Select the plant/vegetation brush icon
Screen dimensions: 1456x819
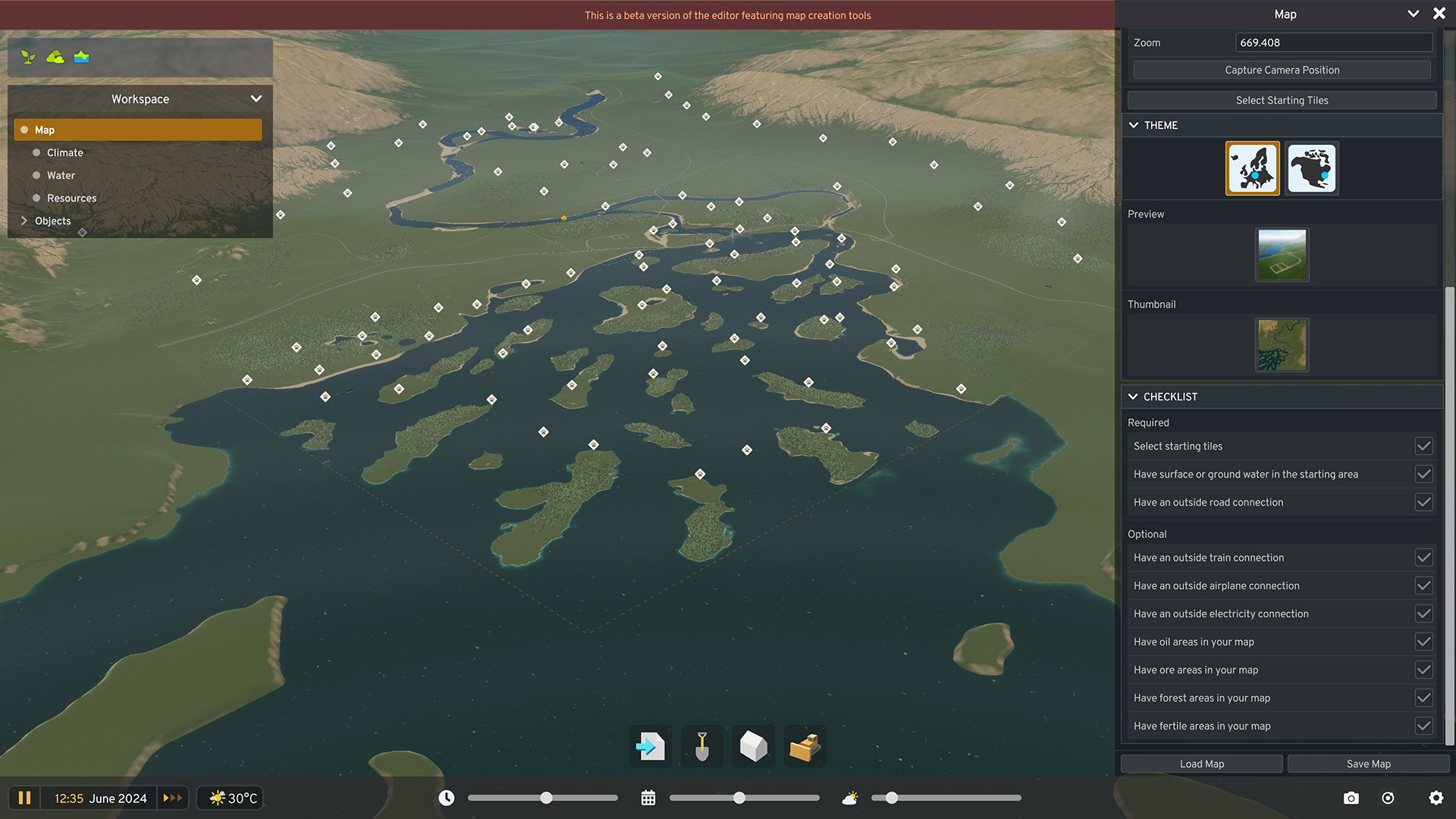tap(28, 57)
